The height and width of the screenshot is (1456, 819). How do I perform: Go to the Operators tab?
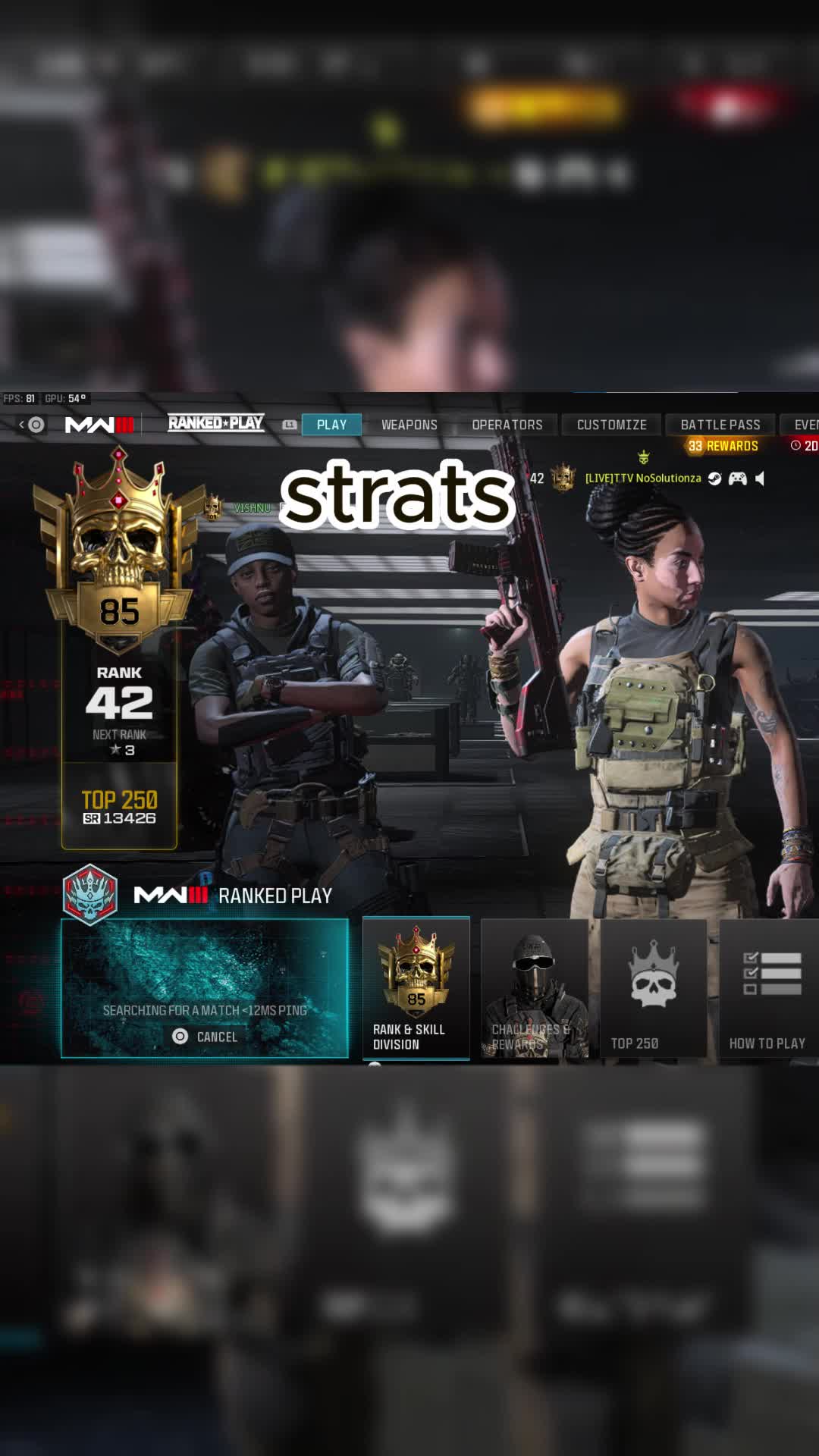pyautogui.click(x=507, y=425)
